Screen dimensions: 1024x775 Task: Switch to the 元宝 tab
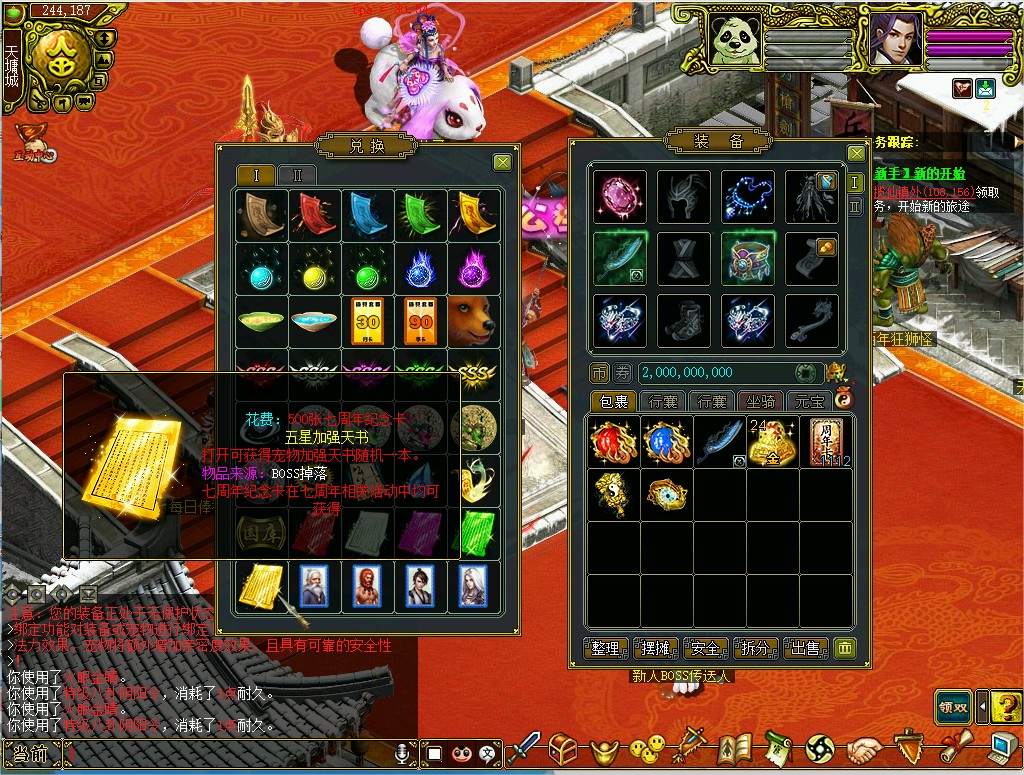pos(809,402)
